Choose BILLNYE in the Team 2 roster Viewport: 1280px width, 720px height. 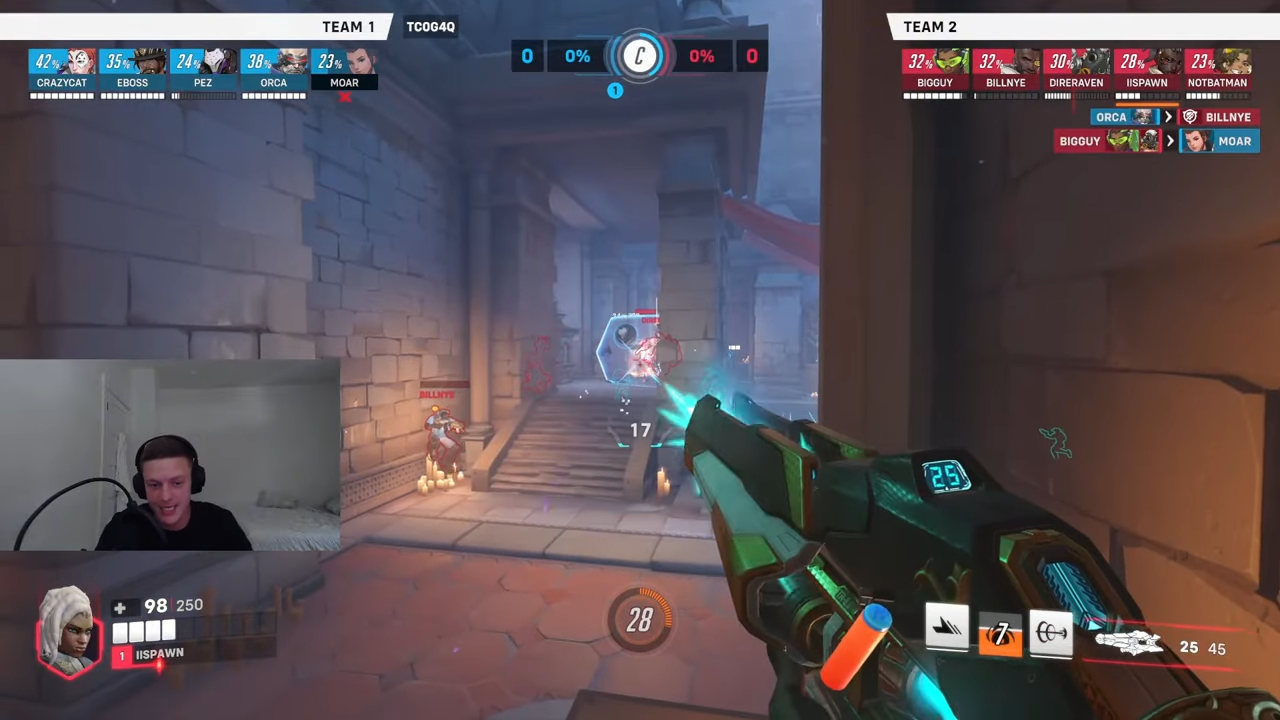pyautogui.click(x=1005, y=68)
